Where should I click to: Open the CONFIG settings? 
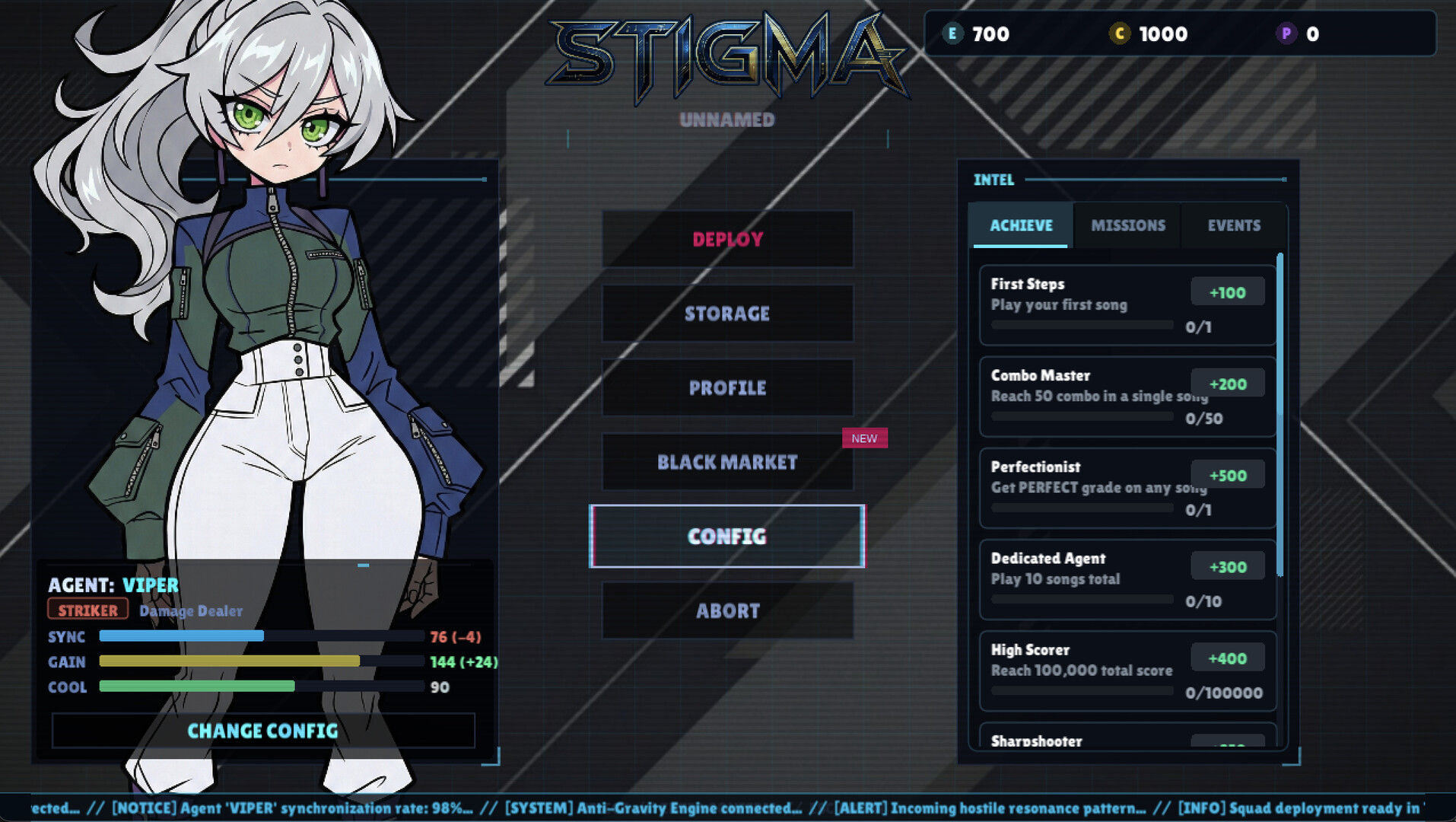coord(726,536)
